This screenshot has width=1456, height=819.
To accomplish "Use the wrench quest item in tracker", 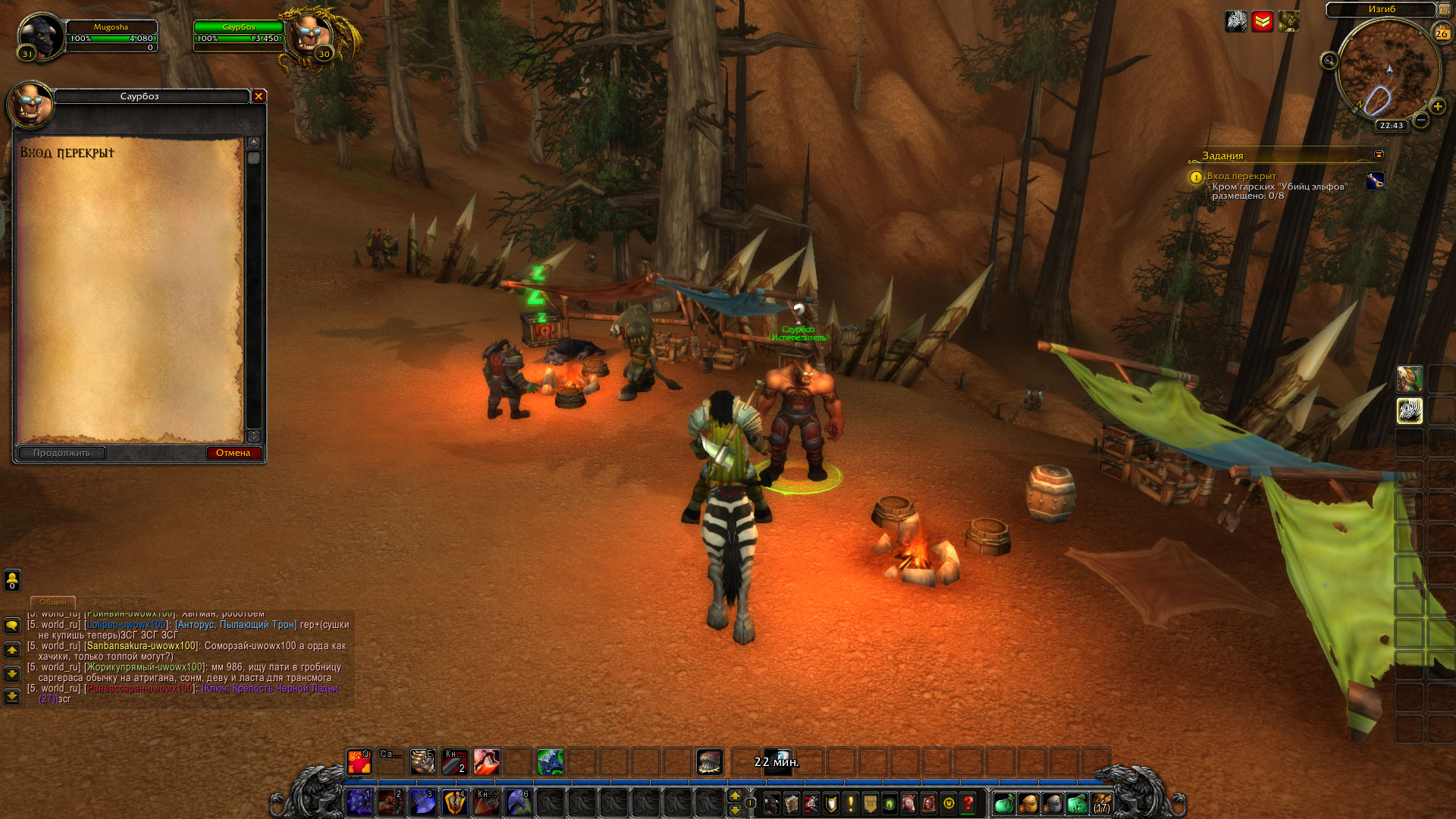I will click(x=1375, y=181).
